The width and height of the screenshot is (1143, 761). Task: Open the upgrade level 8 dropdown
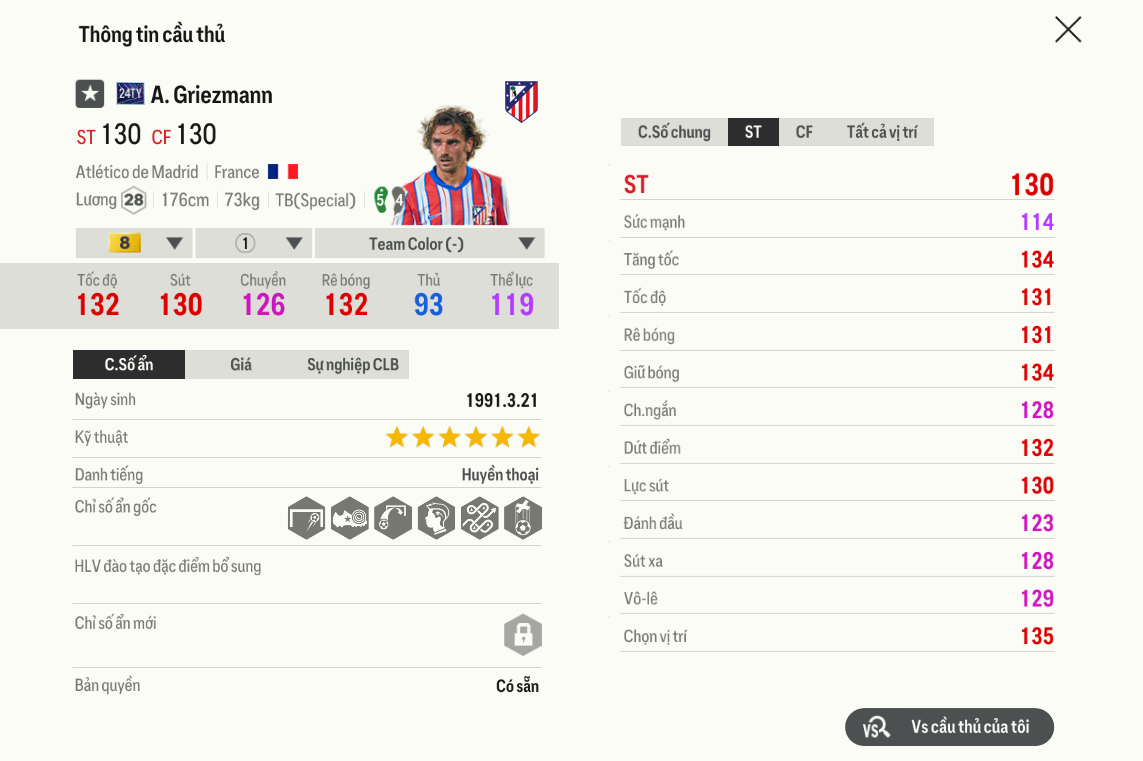(x=134, y=244)
